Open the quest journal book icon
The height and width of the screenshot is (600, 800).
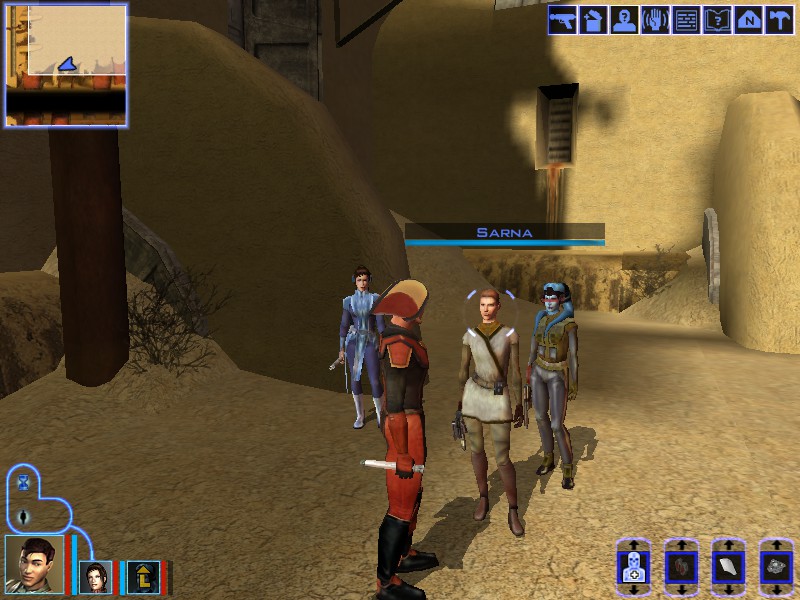pos(717,20)
